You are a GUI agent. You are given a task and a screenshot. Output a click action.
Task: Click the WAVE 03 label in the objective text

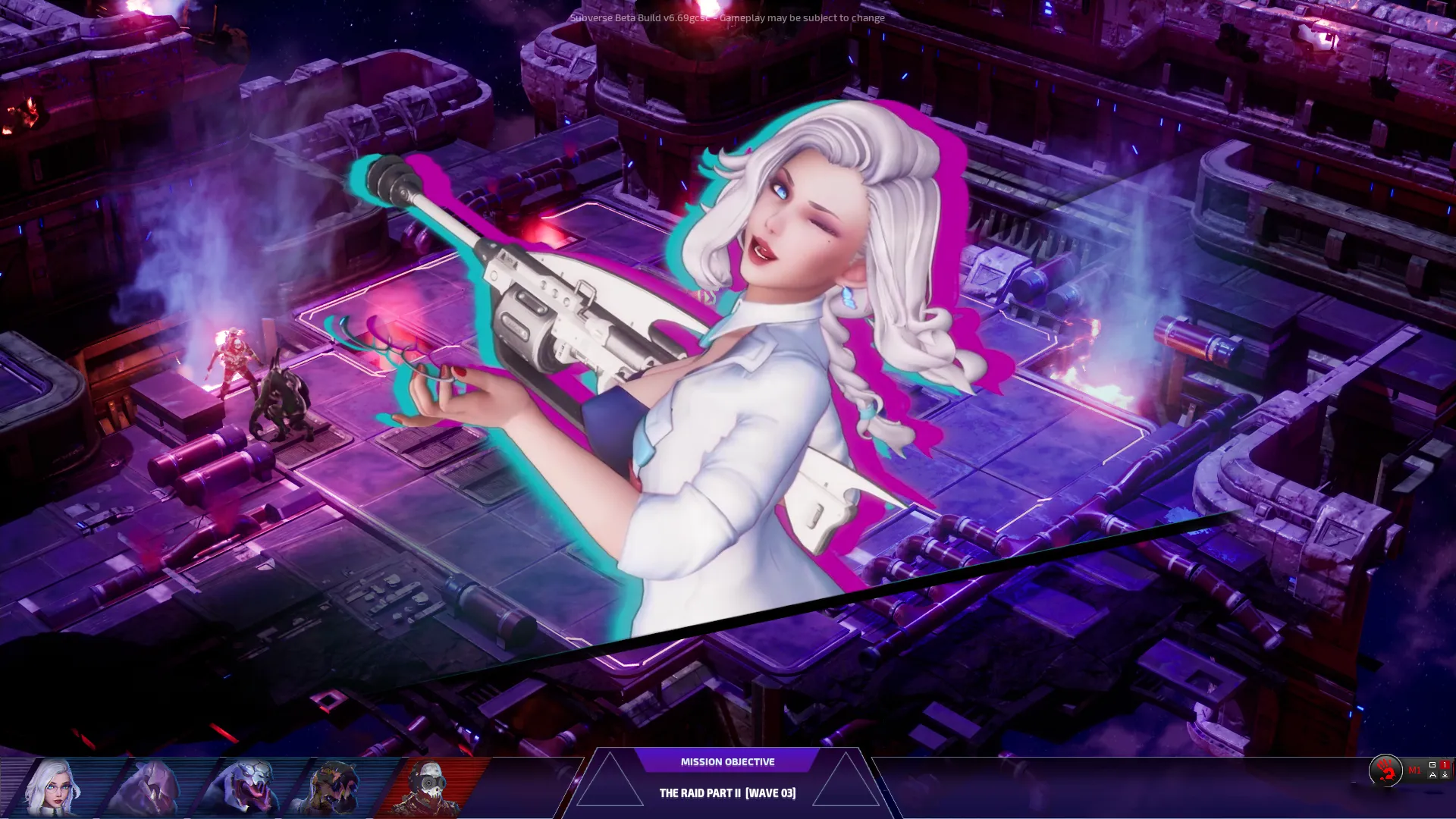click(x=771, y=794)
